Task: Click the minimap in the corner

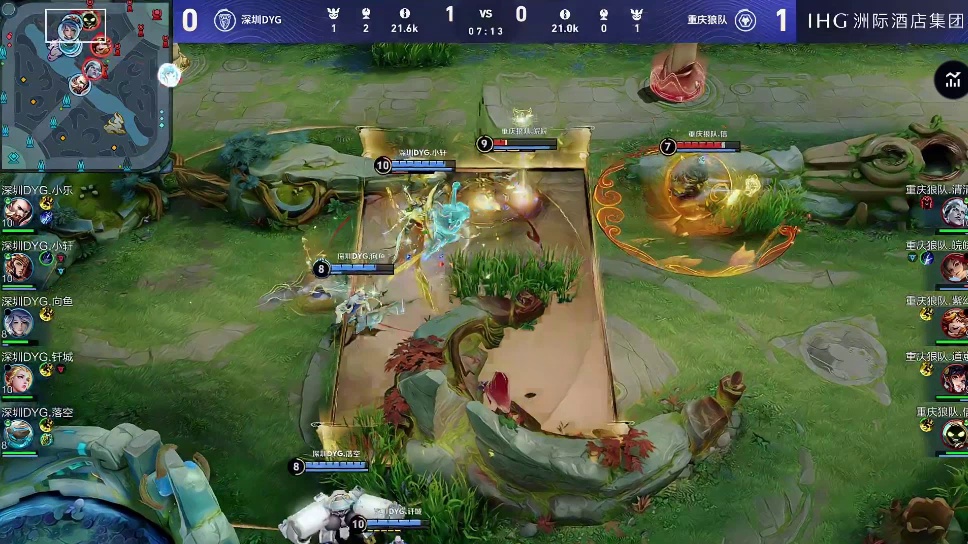Action: 85,85
